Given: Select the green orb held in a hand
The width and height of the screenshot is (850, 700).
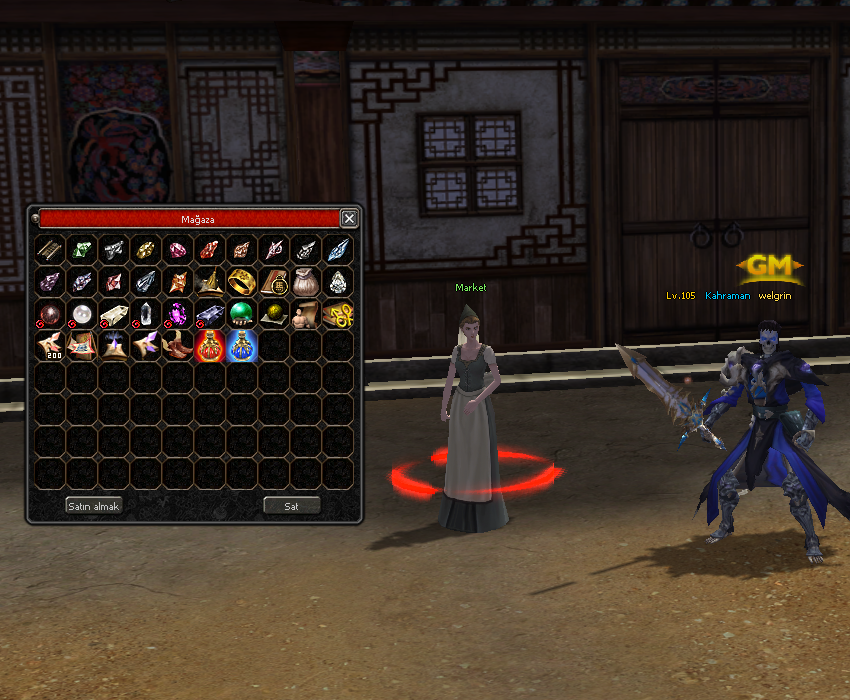Looking at the screenshot, I should point(241,314).
